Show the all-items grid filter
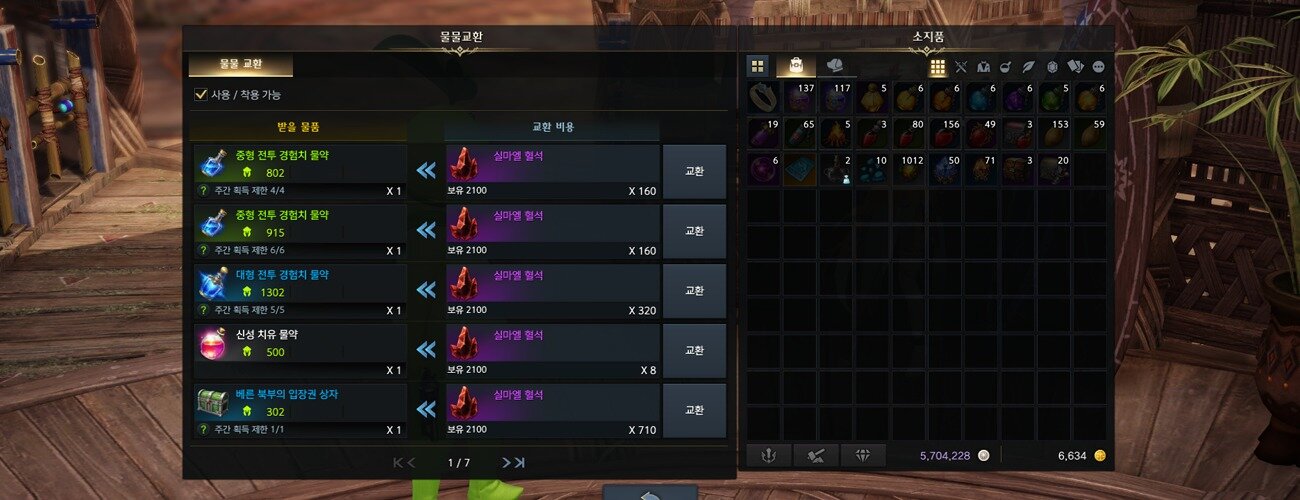Viewport: 1300px width, 500px height. (938, 67)
